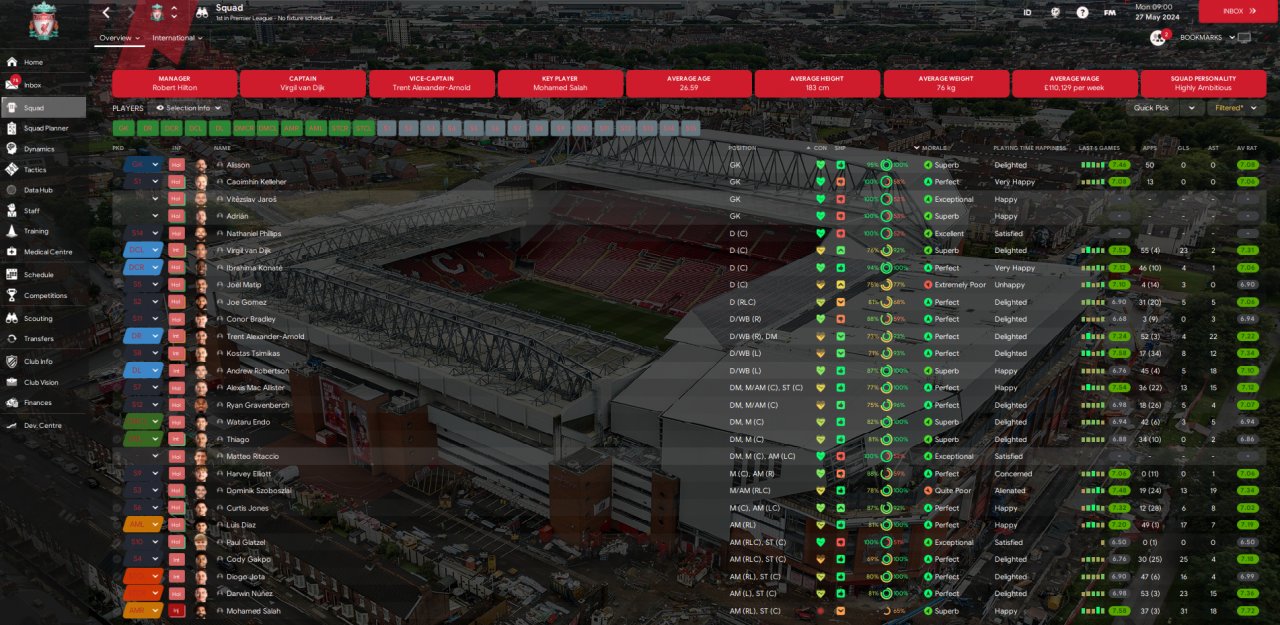Click the Key Player Mohamed Salah panel
Image resolution: width=1280 pixels, height=625 pixels.
coord(560,83)
